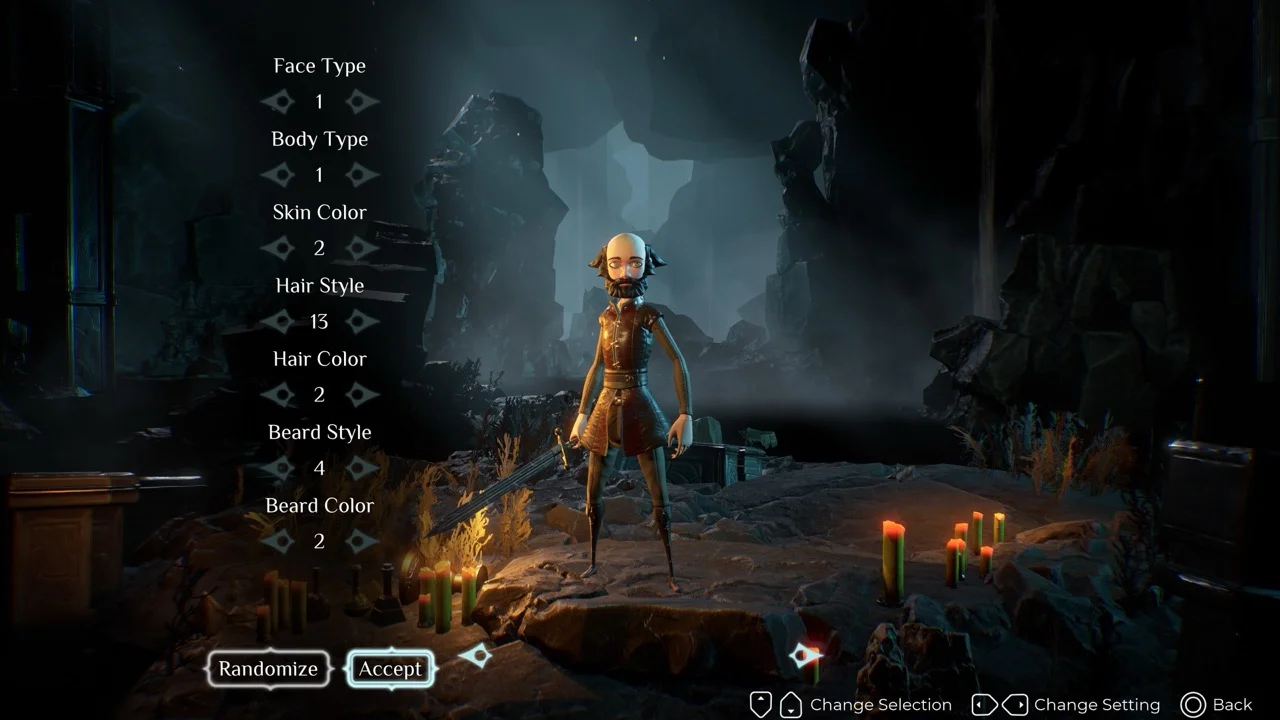
Task: Go back one Hair Style
Action: point(277,321)
